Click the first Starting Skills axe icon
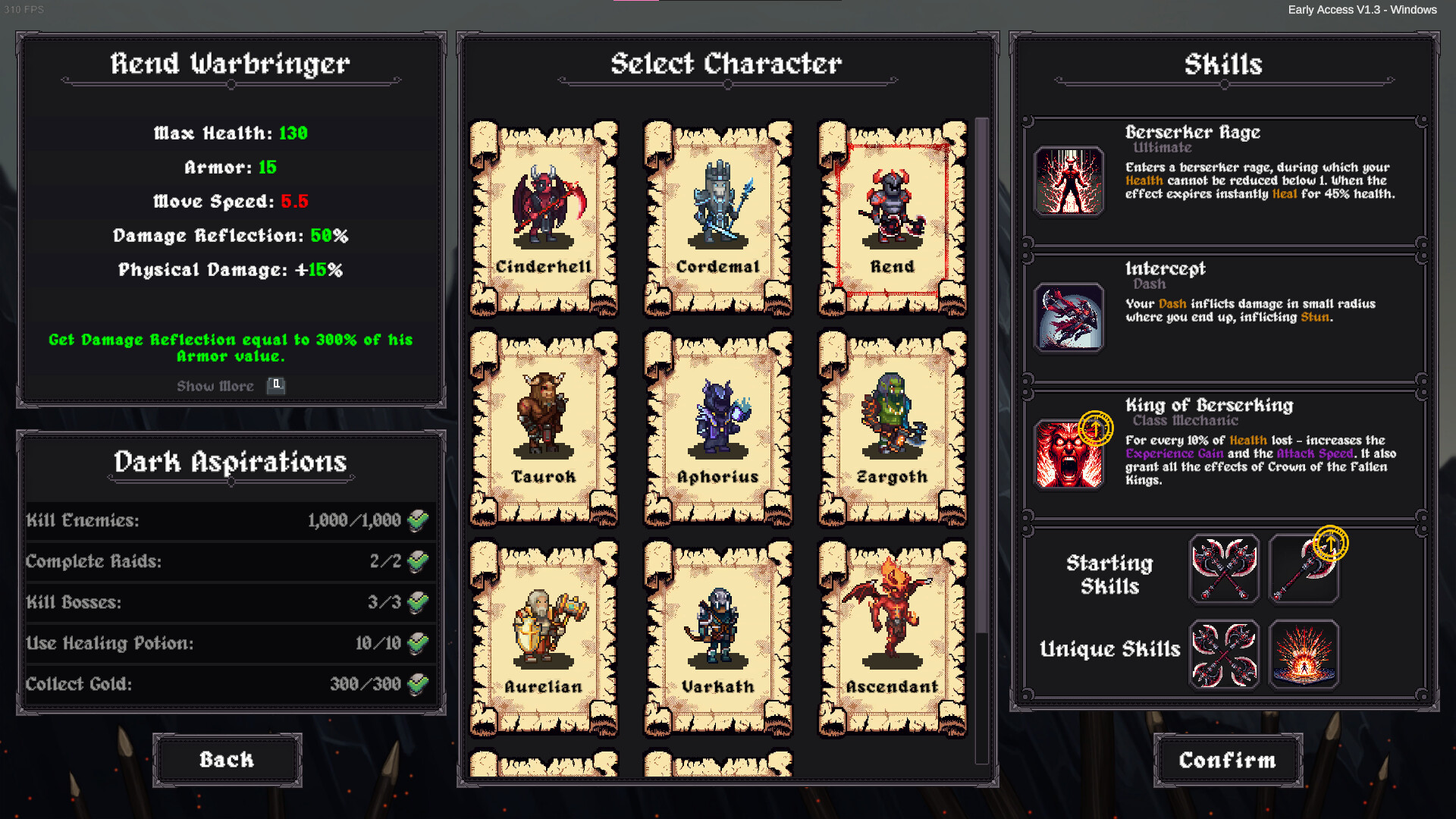 point(1224,569)
